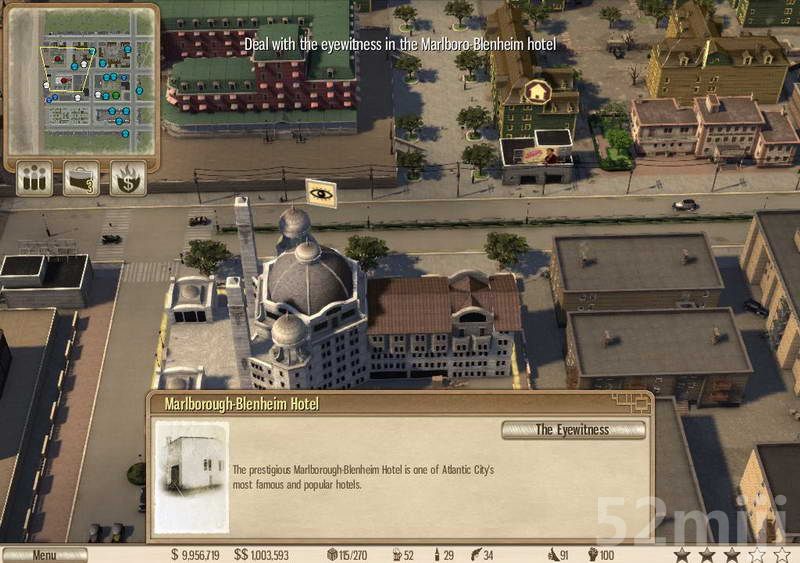800x563 pixels.
Task: Select the house marker icon on the building
Action: tap(538, 92)
